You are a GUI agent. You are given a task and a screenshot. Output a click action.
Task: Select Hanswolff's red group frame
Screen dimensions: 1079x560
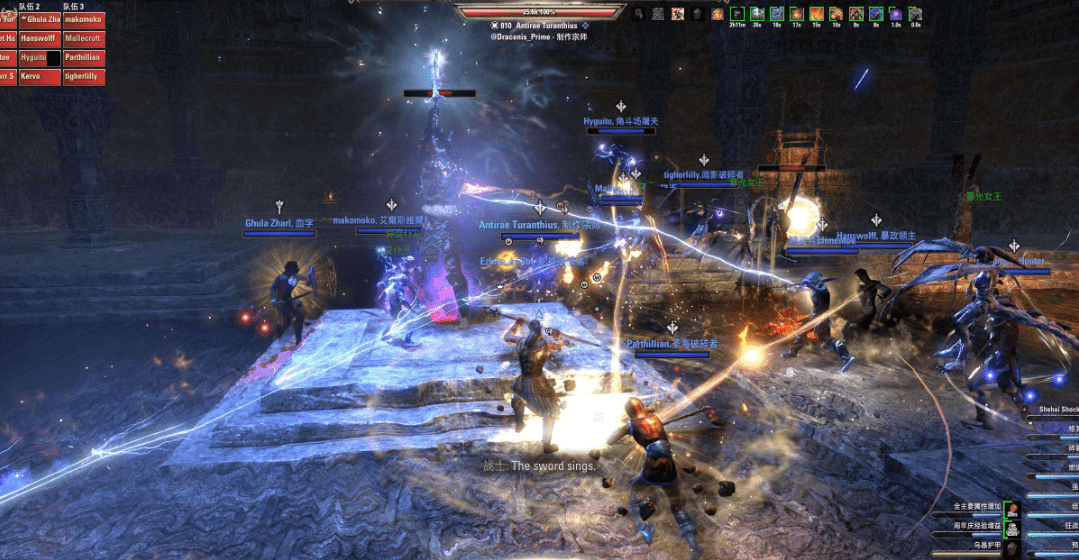(x=39, y=38)
